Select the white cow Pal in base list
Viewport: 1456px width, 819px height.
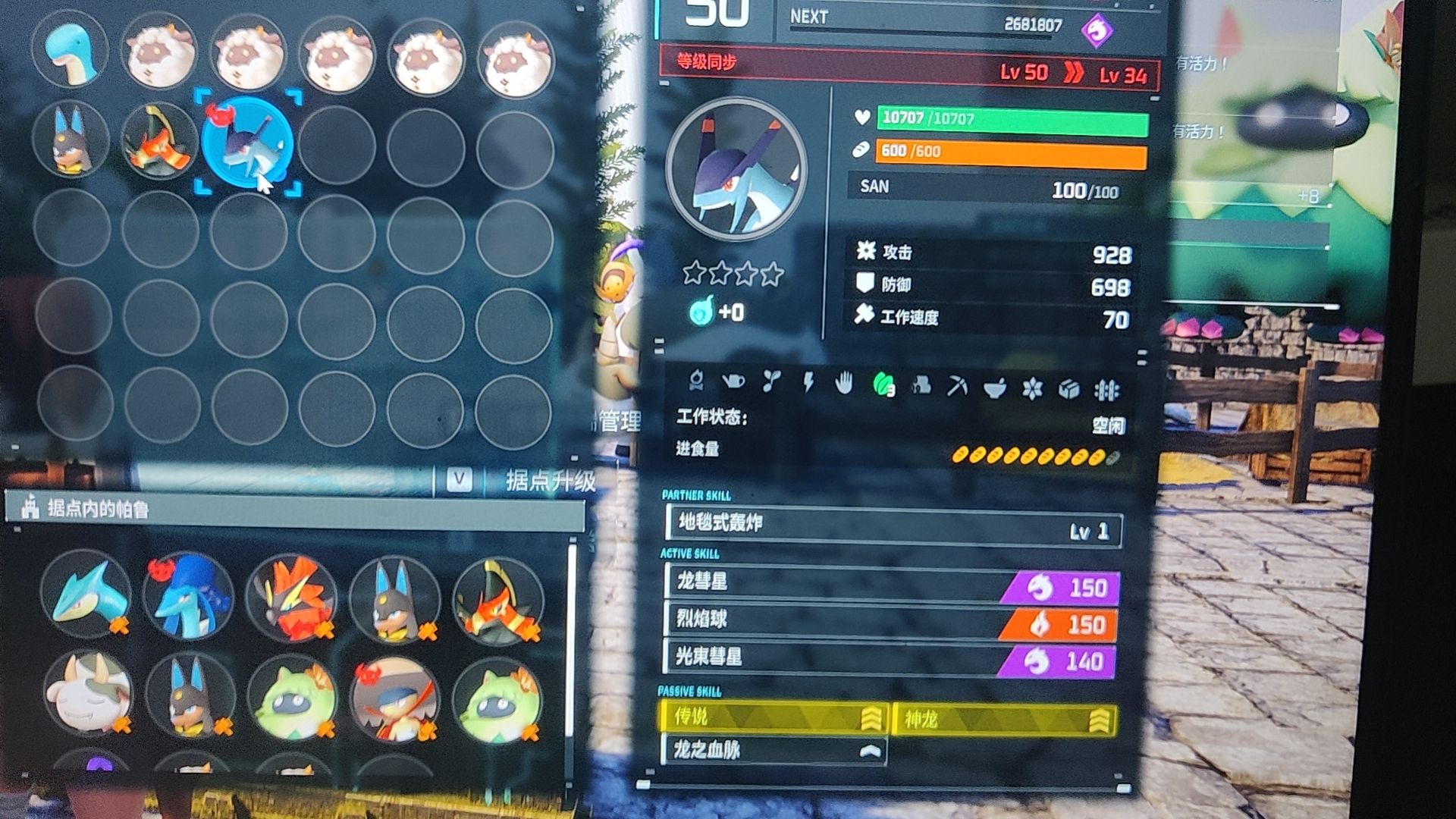pos(86,694)
